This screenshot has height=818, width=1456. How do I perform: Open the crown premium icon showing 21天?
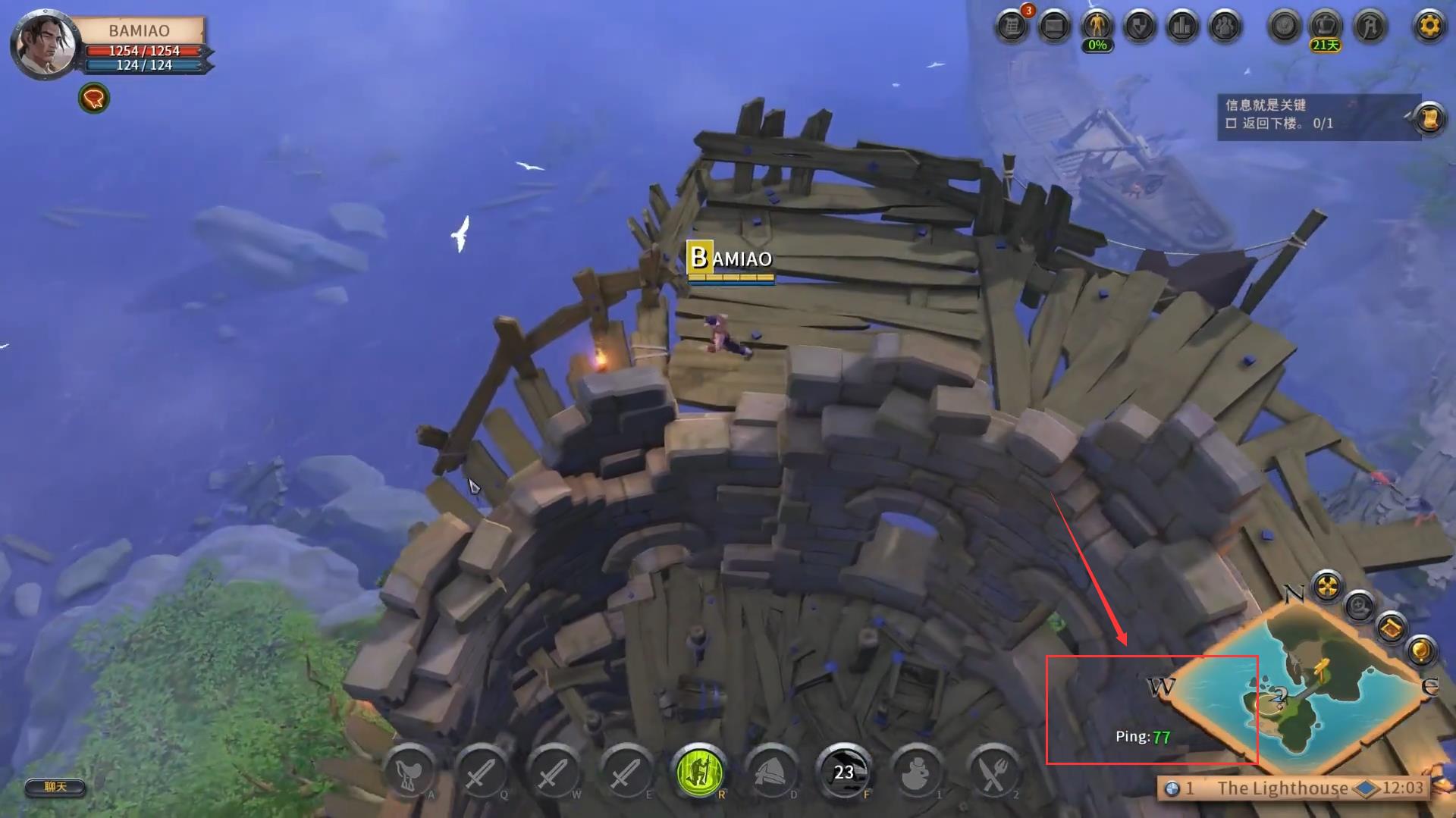[x=1325, y=27]
